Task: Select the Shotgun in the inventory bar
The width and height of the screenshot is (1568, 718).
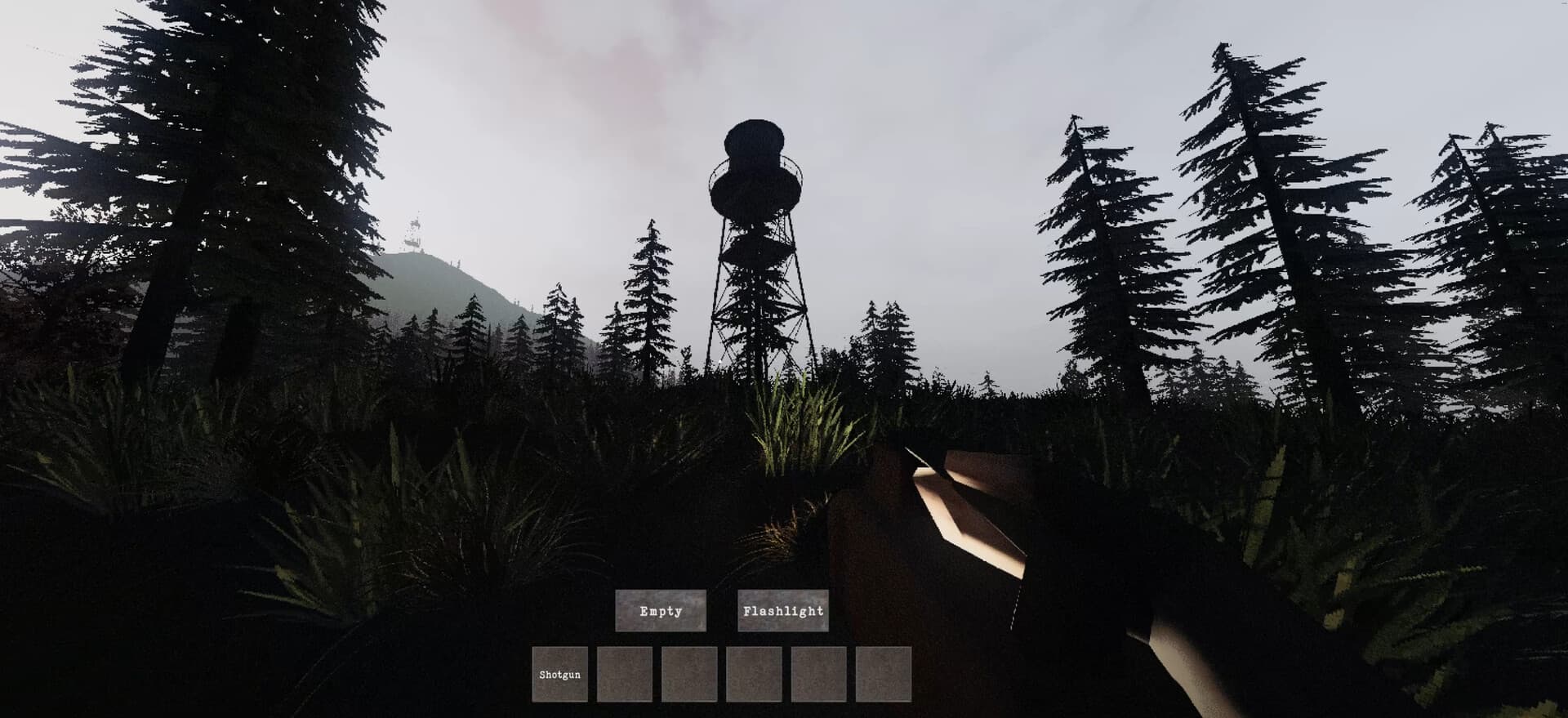Action: 560,674
